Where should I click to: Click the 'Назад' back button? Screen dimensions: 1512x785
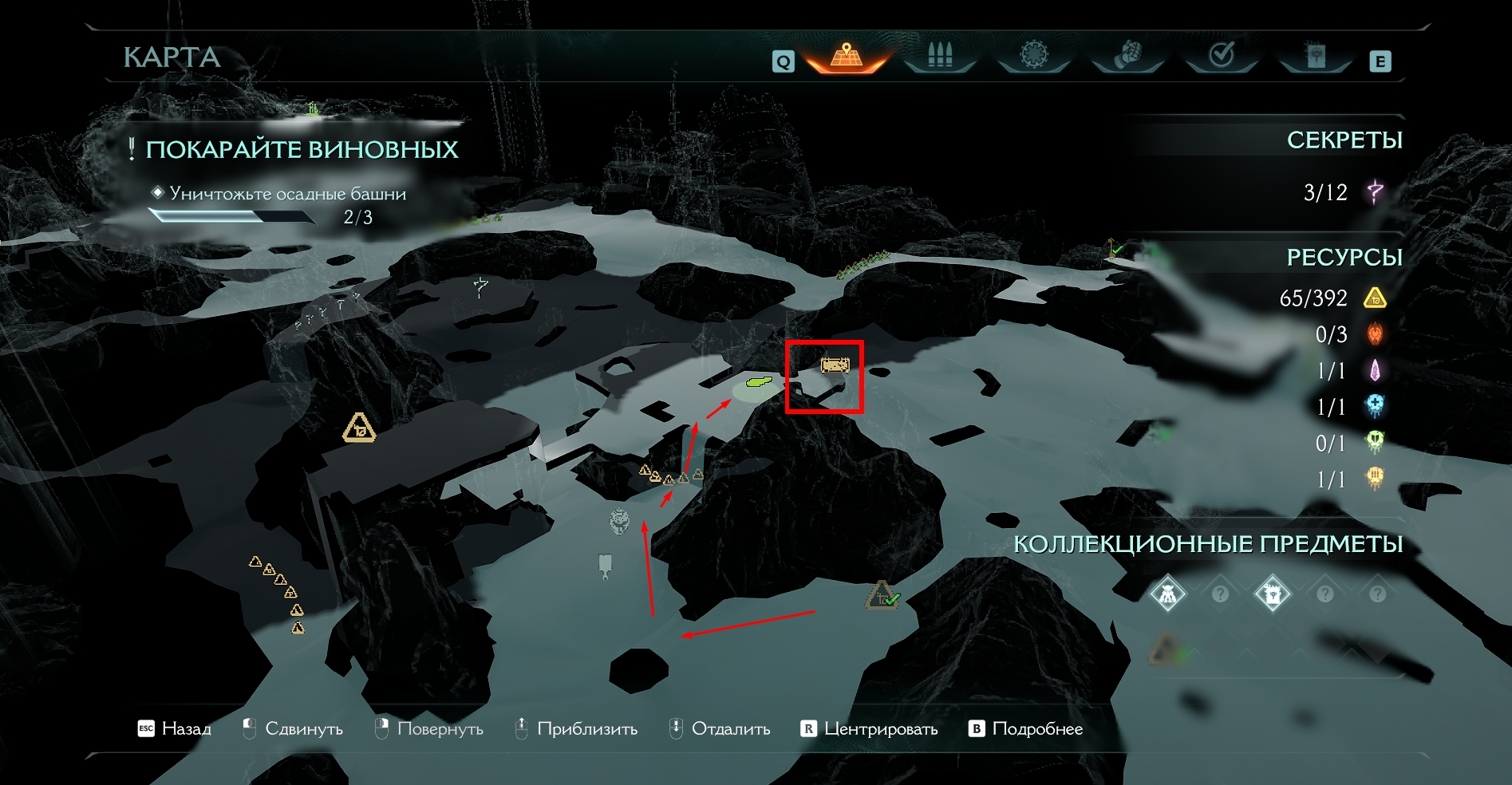click(x=176, y=728)
